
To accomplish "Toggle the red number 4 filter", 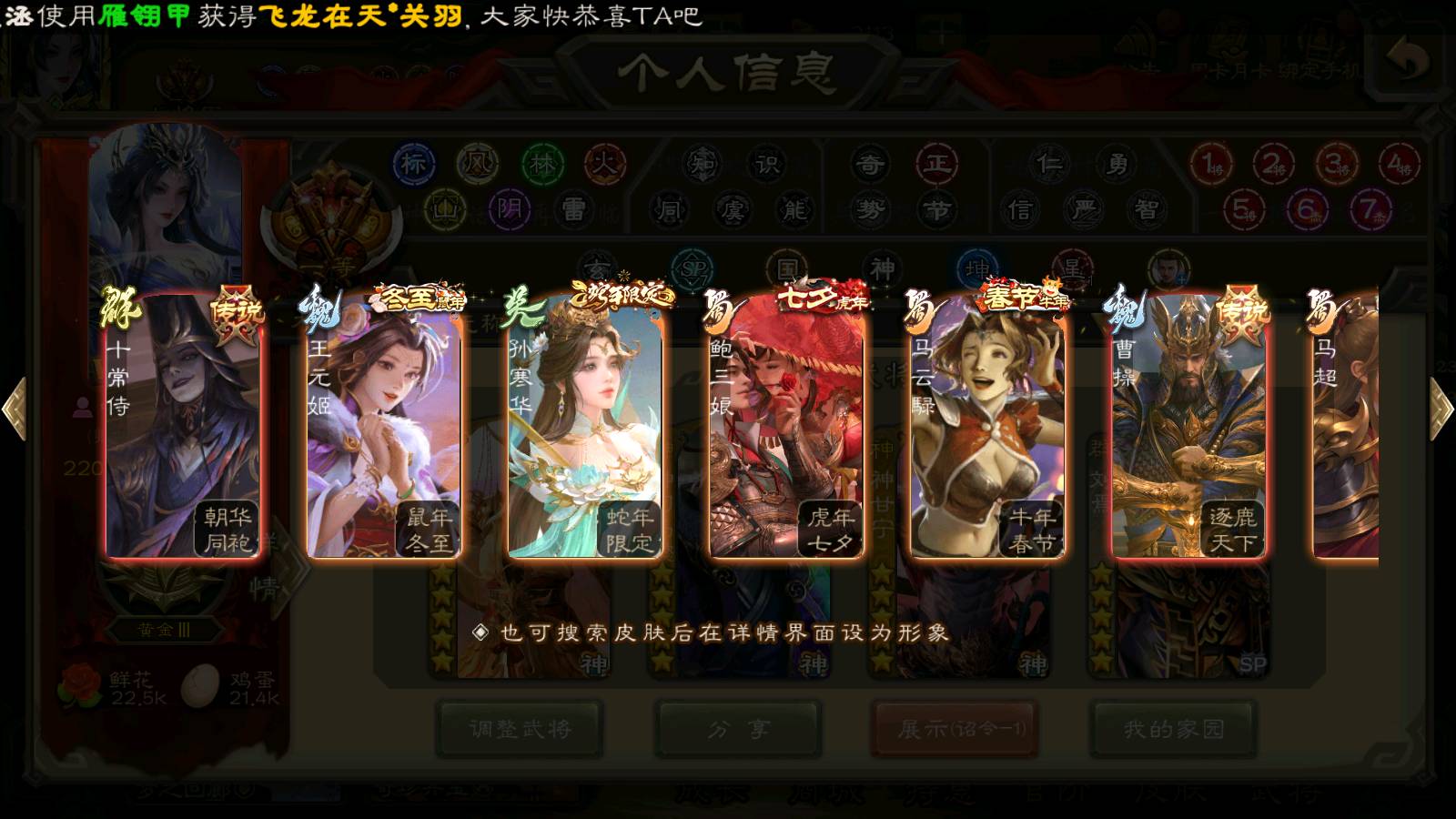I will (1397, 165).
